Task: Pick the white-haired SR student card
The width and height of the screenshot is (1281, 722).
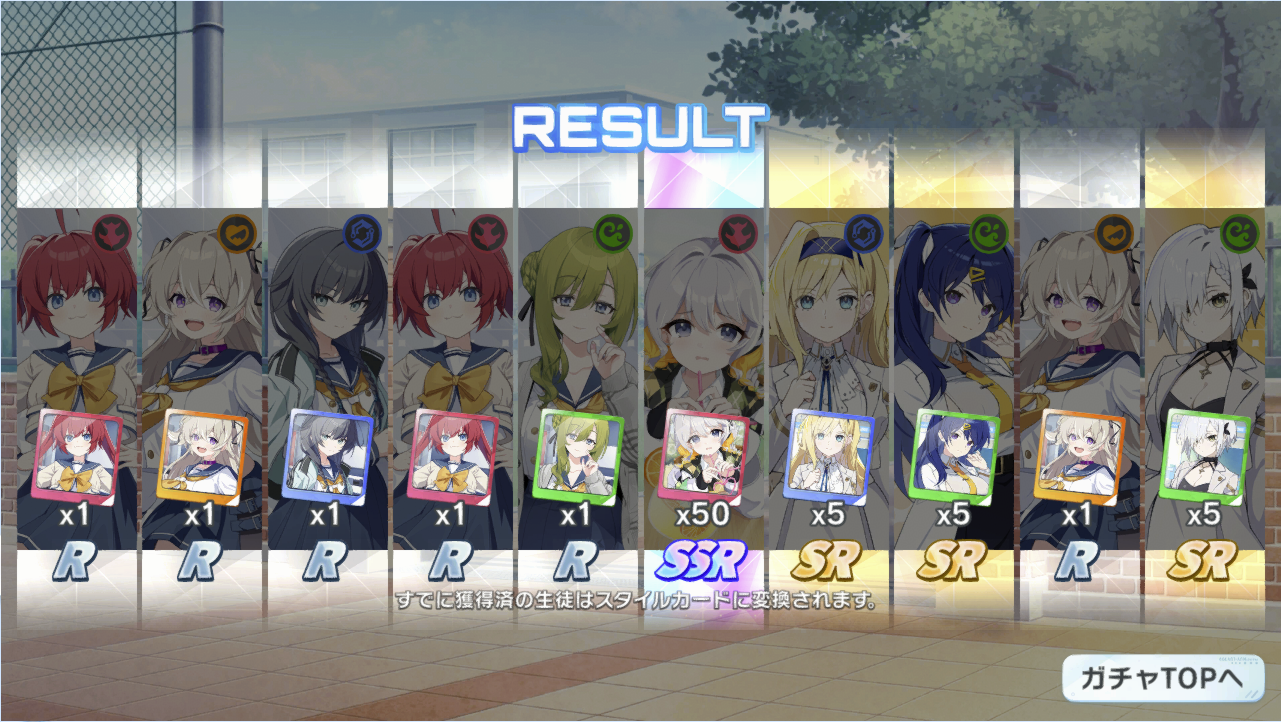Action: pos(1203,454)
